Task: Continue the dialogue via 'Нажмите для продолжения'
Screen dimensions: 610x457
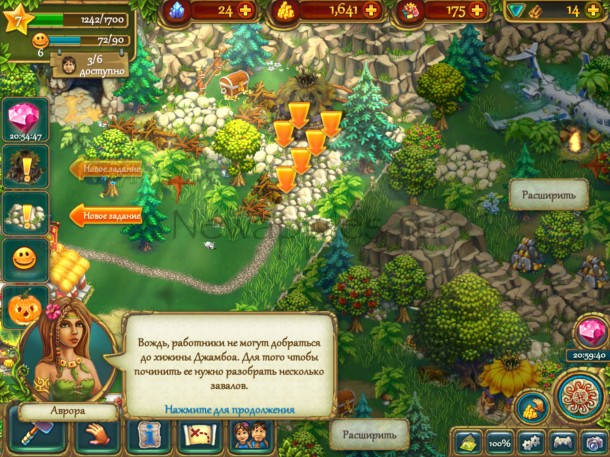Action: point(230,410)
